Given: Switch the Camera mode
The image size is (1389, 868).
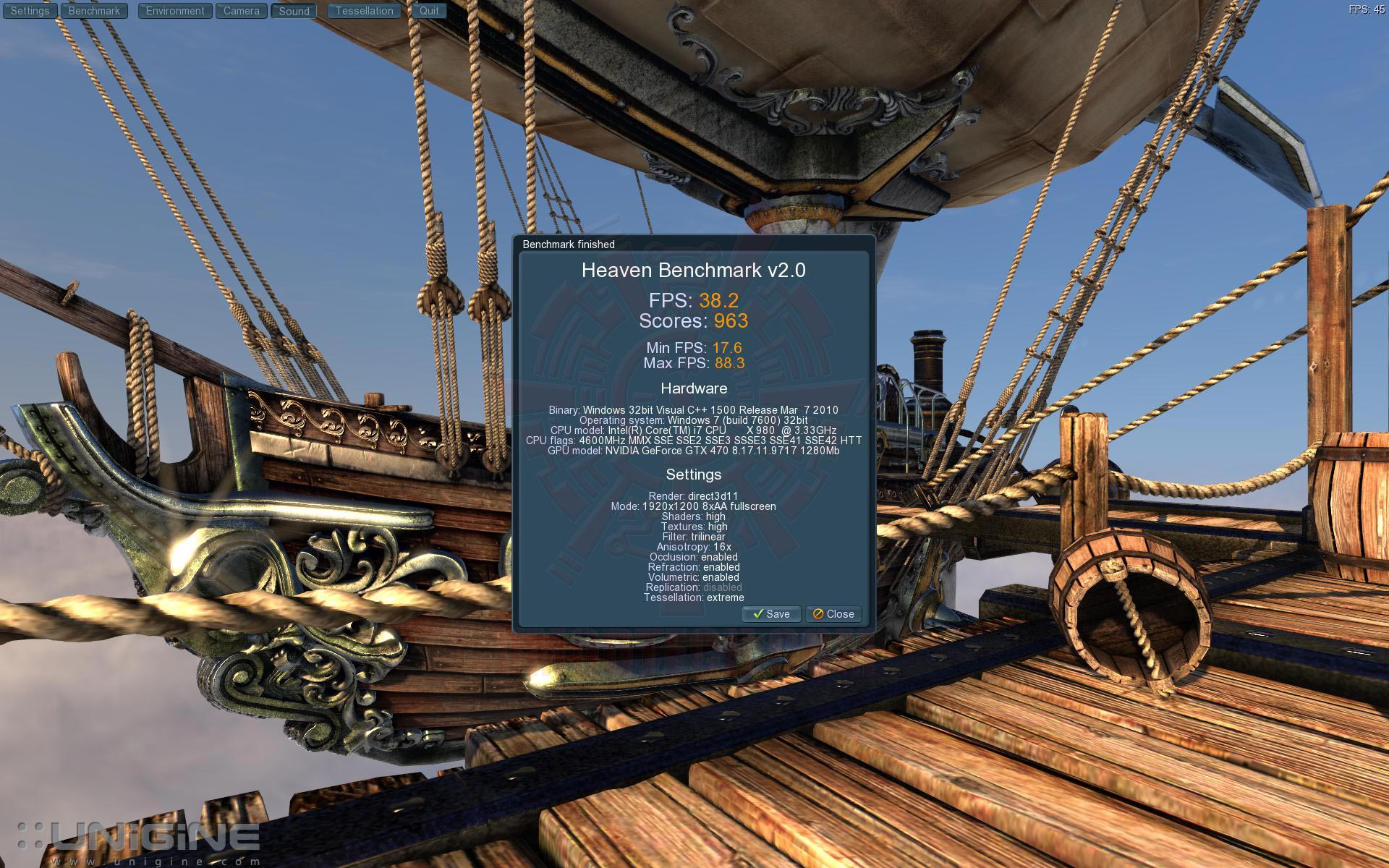Looking at the screenshot, I should click(241, 11).
